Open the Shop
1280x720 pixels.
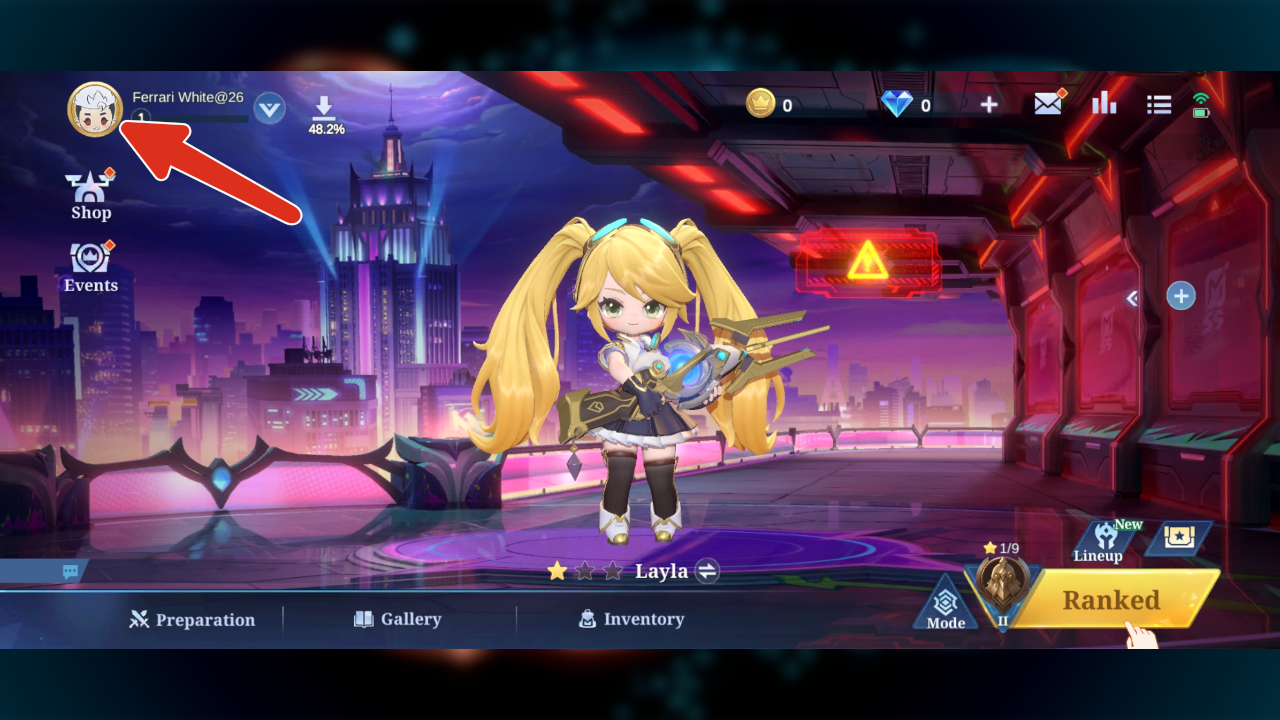(x=91, y=196)
